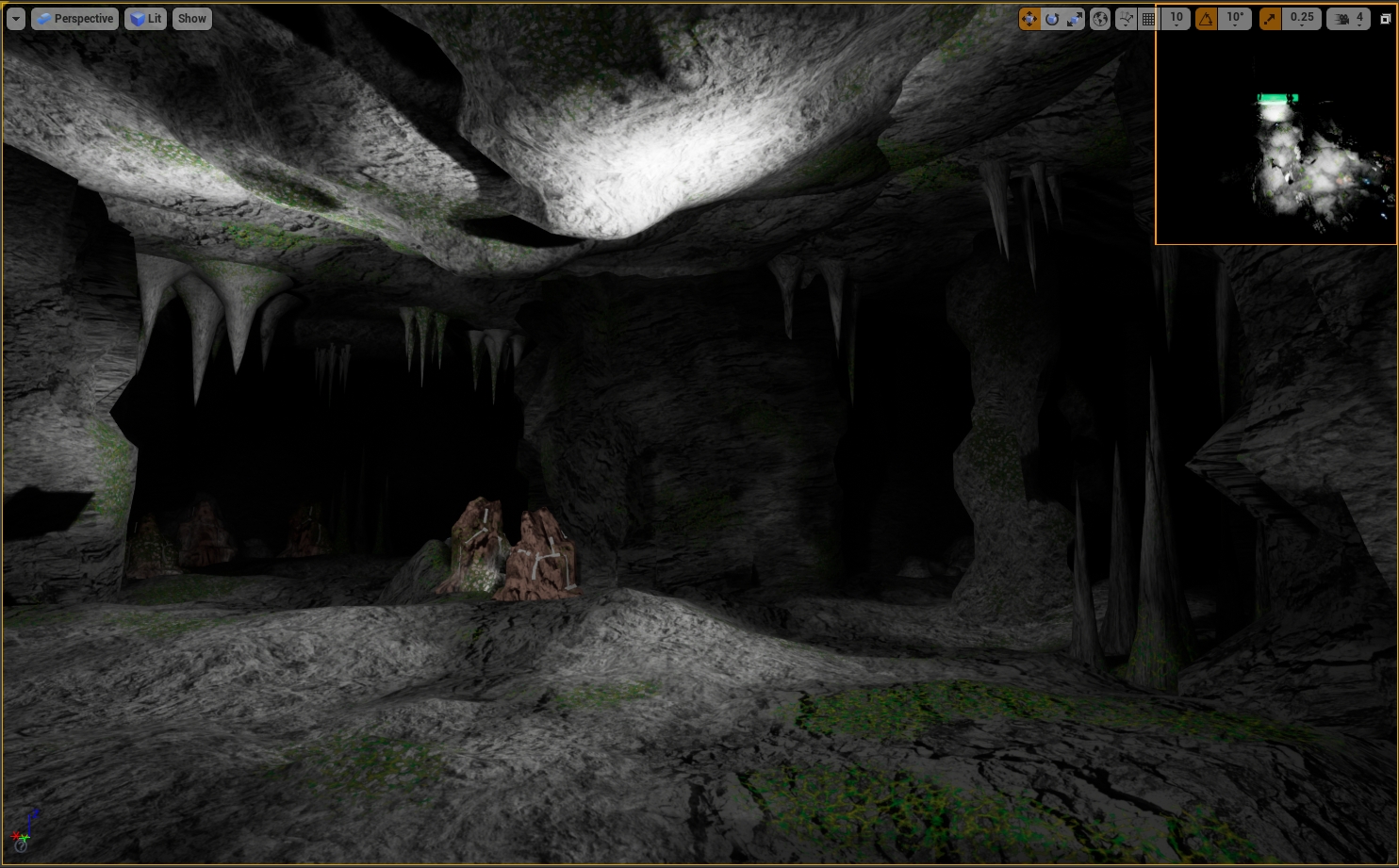Screen dimensions: 1399x868
Task: Change the Lit view mode
Action: tap(145, 19)
